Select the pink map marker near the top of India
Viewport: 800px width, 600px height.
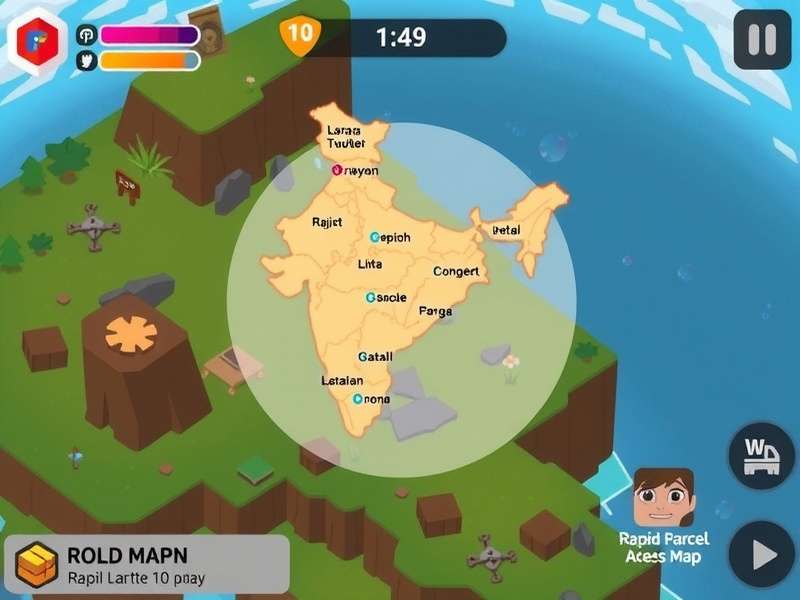(x=337, y=170)
